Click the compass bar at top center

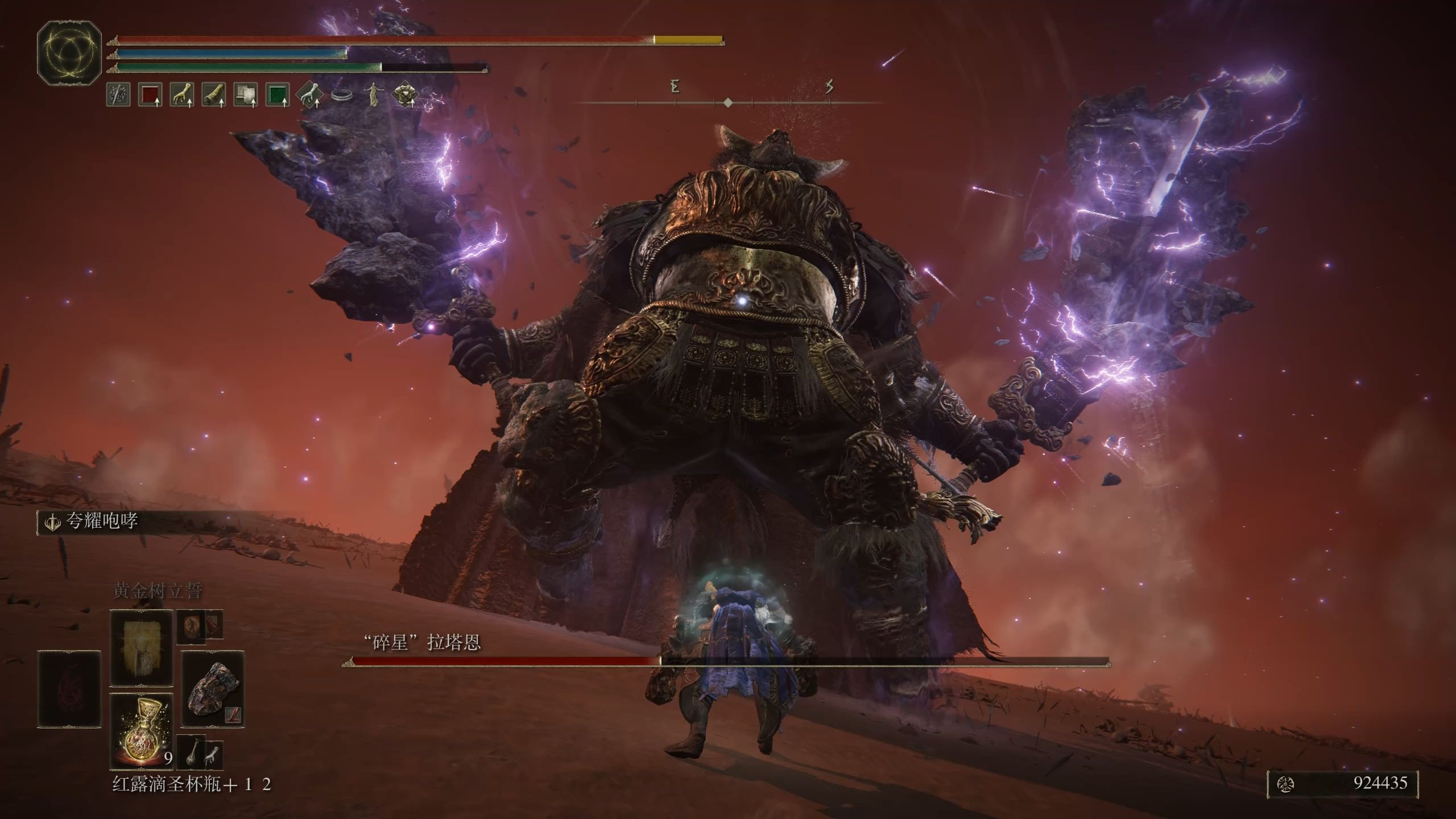728,102
